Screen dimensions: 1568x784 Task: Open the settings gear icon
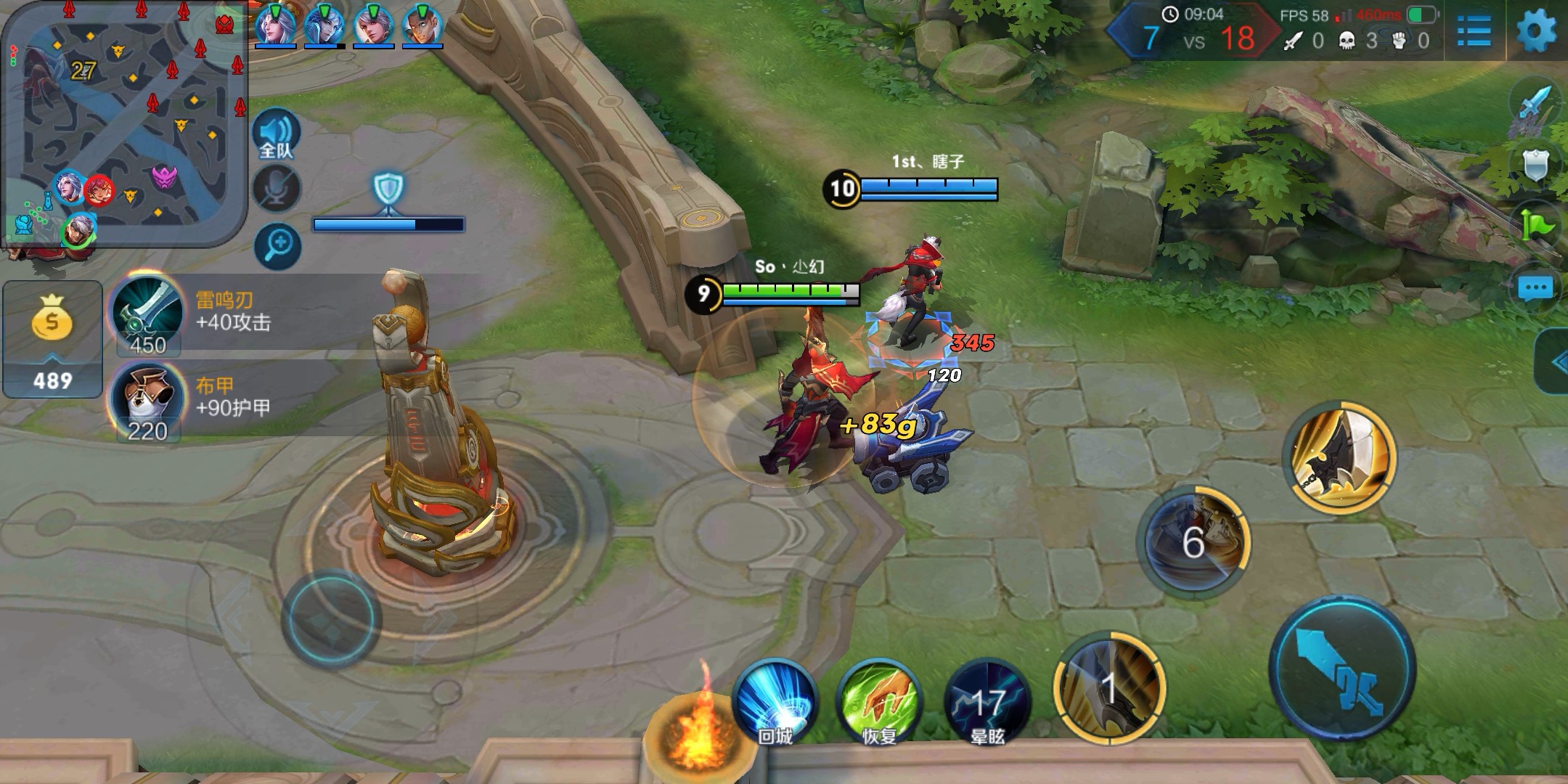(1536, 31)
